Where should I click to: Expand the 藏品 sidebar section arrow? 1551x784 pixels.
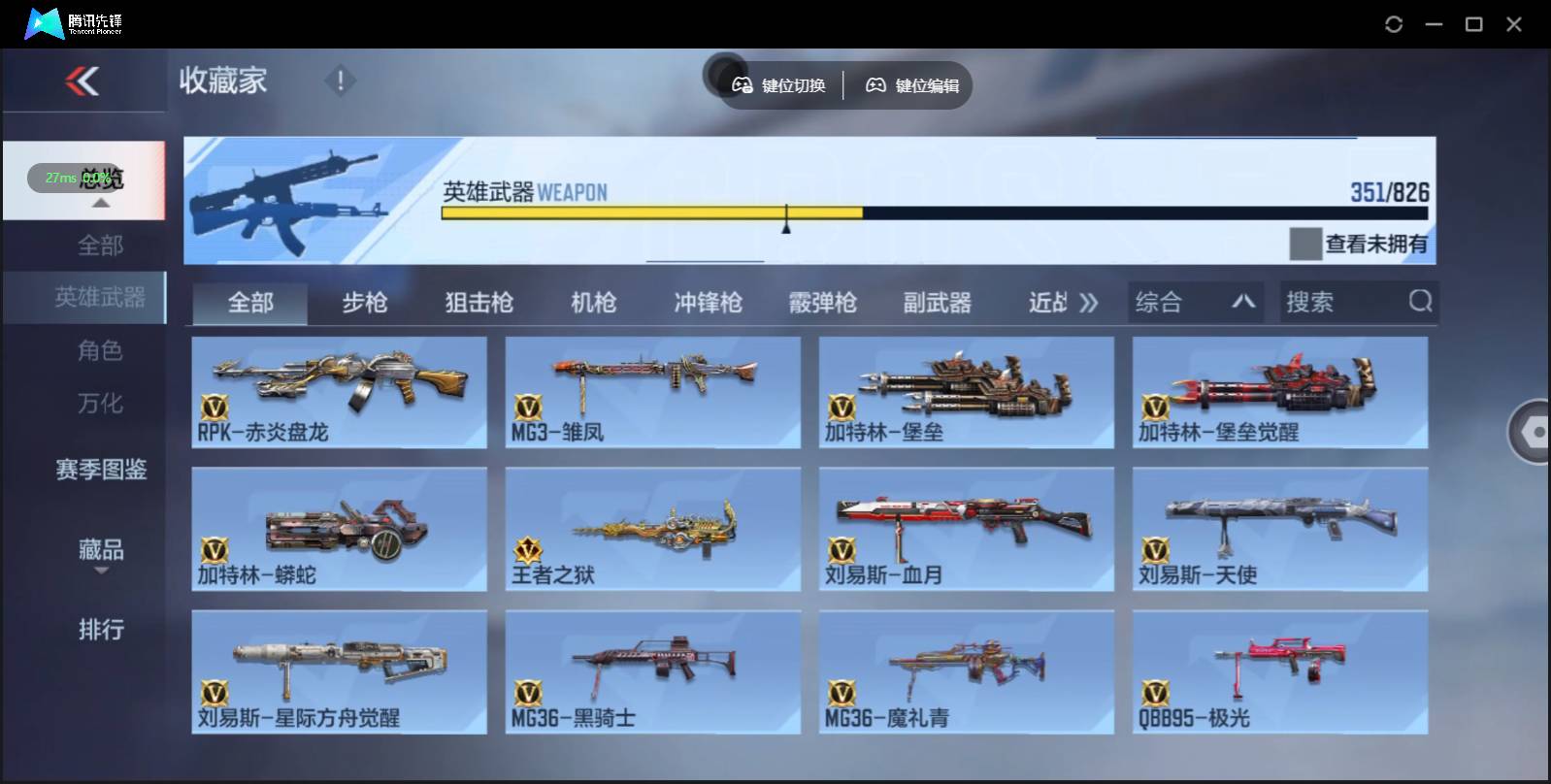click(101, 571)
